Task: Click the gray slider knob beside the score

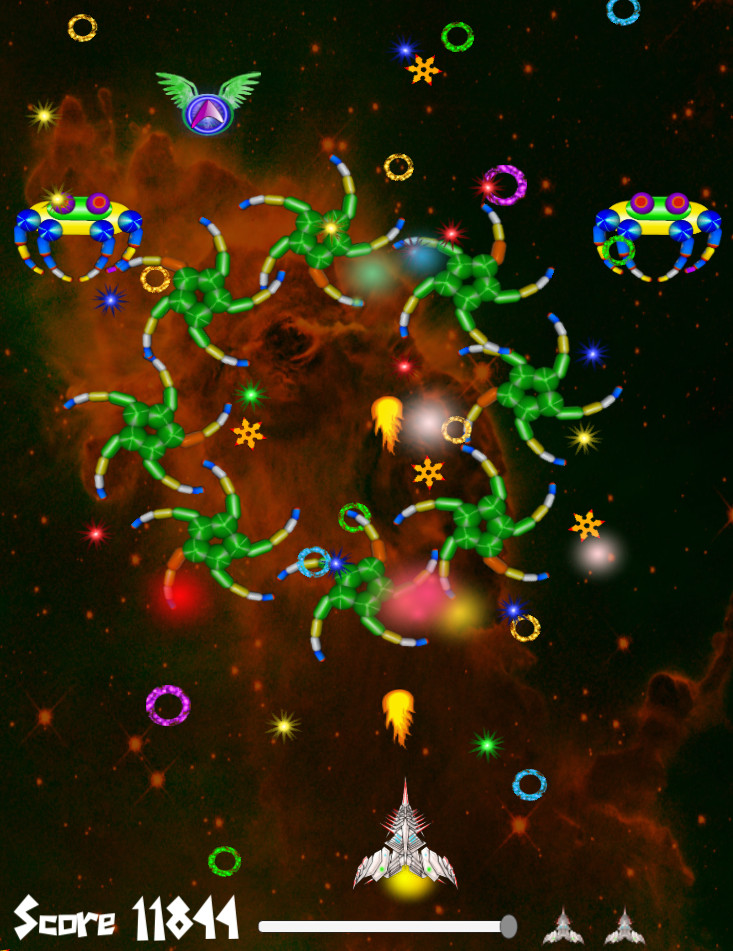Action: point(508,926)
